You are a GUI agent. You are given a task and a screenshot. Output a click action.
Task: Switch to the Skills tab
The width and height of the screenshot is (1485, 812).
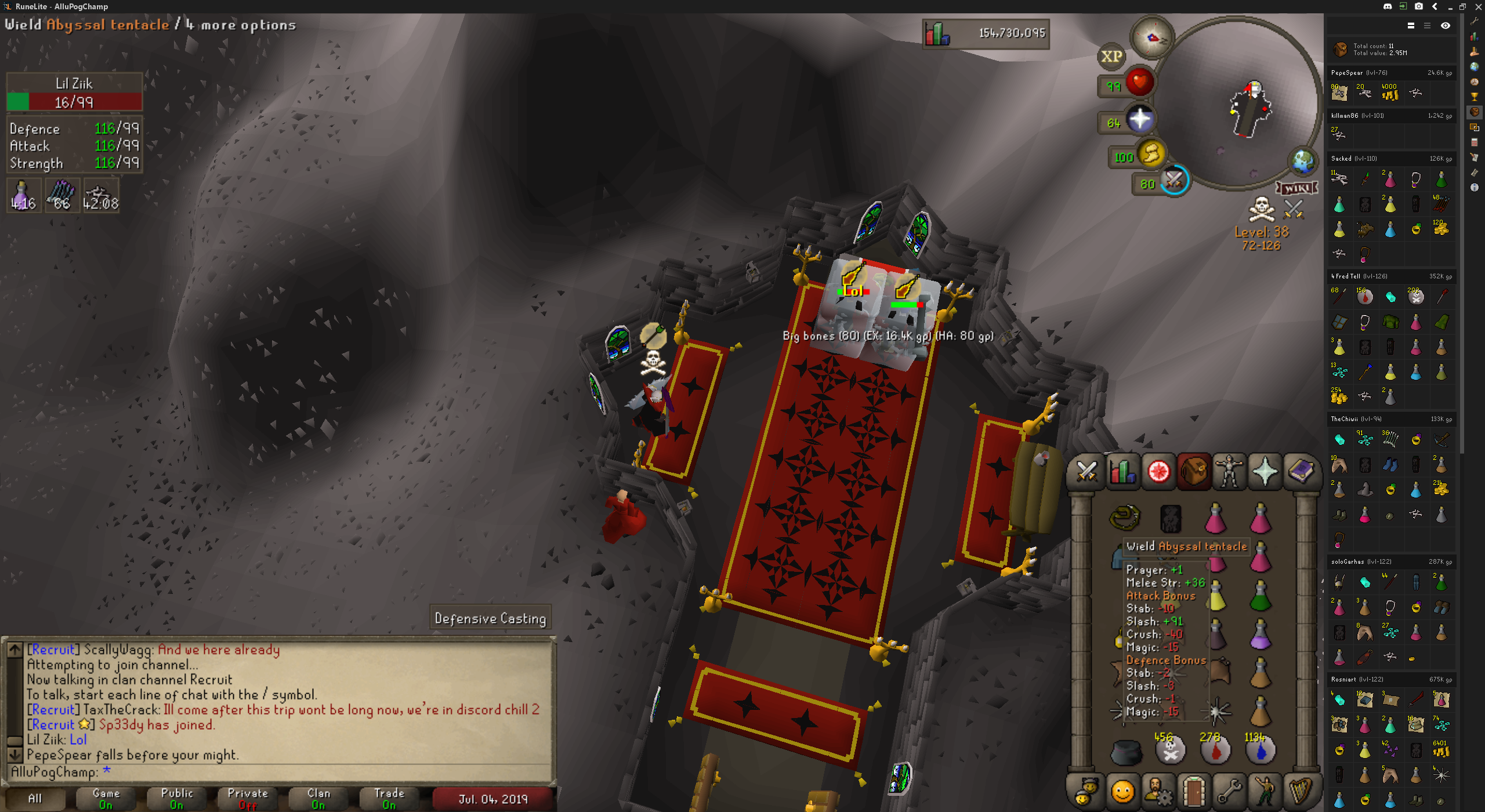[x=1122, y=472]
